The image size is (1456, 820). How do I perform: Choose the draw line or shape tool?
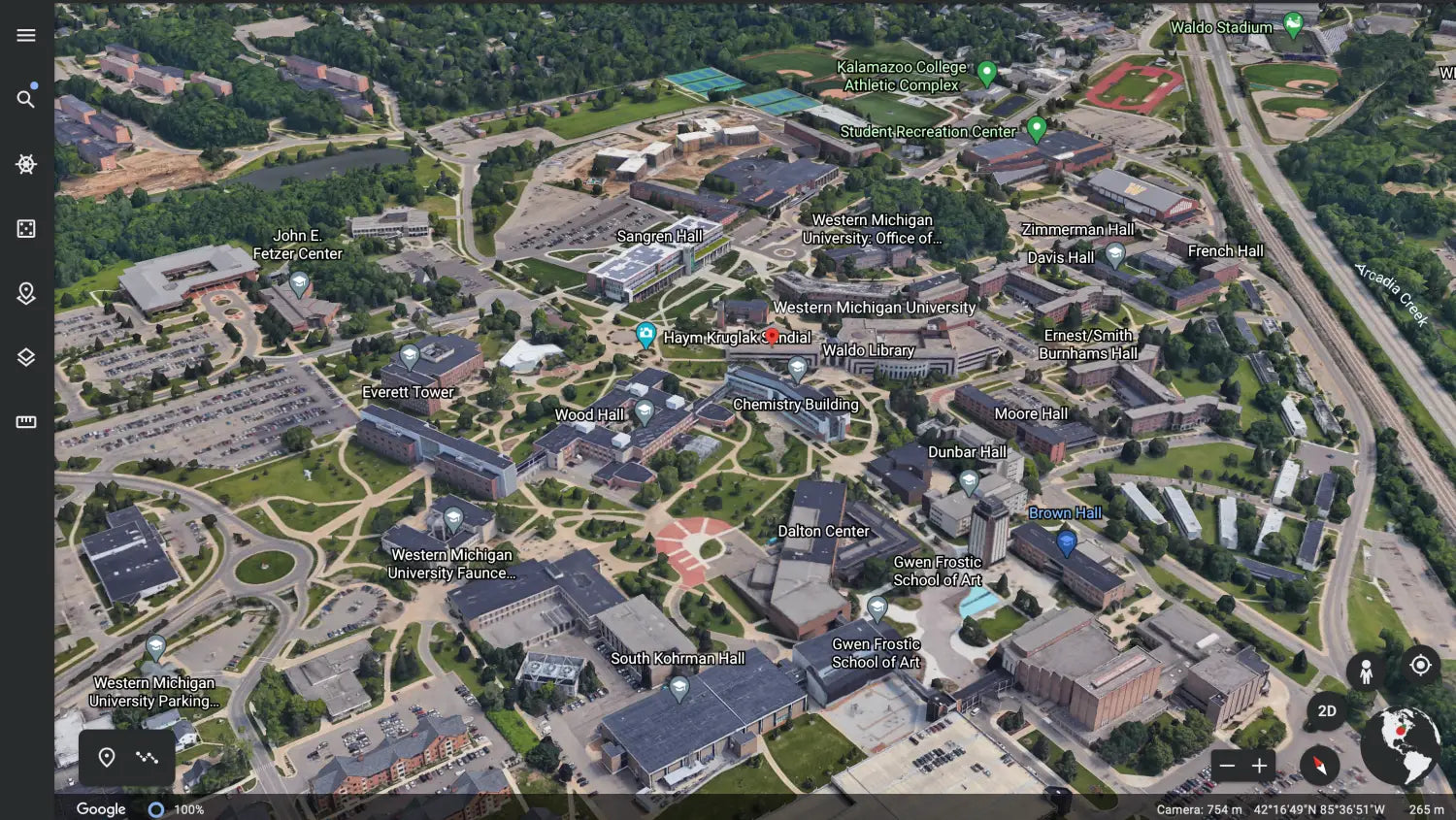point(148,757)
